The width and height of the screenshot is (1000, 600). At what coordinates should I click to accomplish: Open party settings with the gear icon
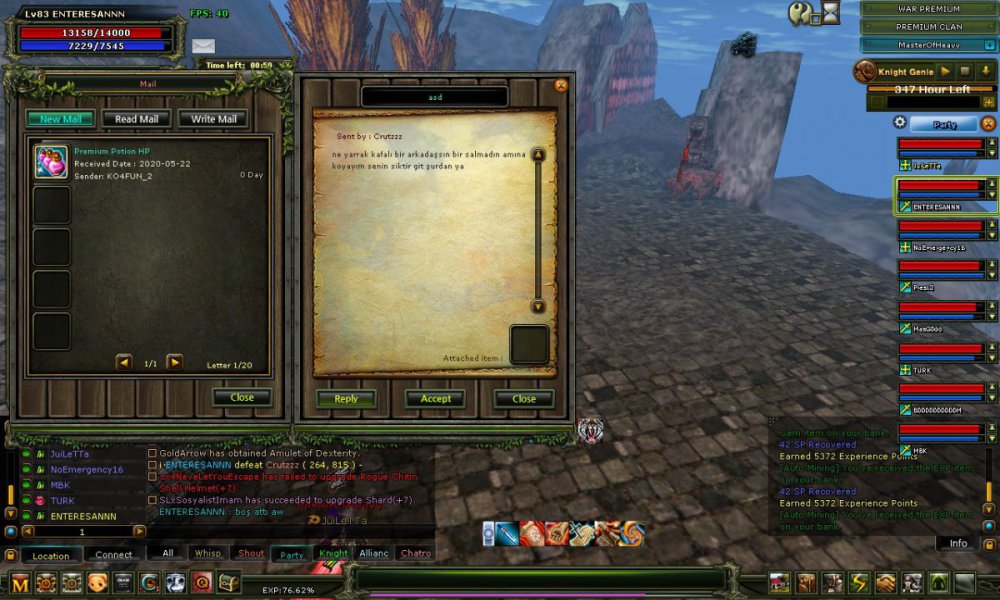pos(900,123)
